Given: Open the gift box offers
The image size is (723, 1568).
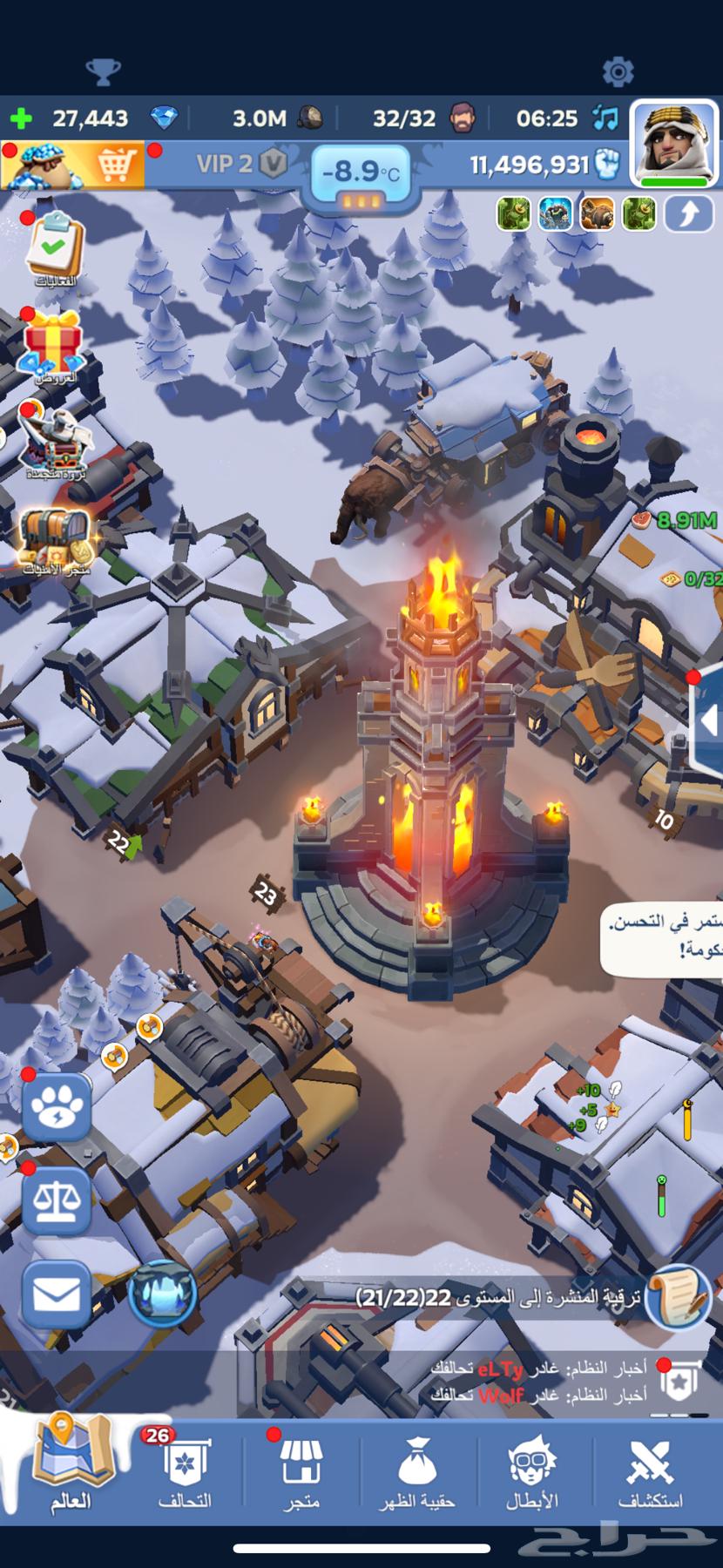Looking at the screenshot, I should [x=54, y=347].
